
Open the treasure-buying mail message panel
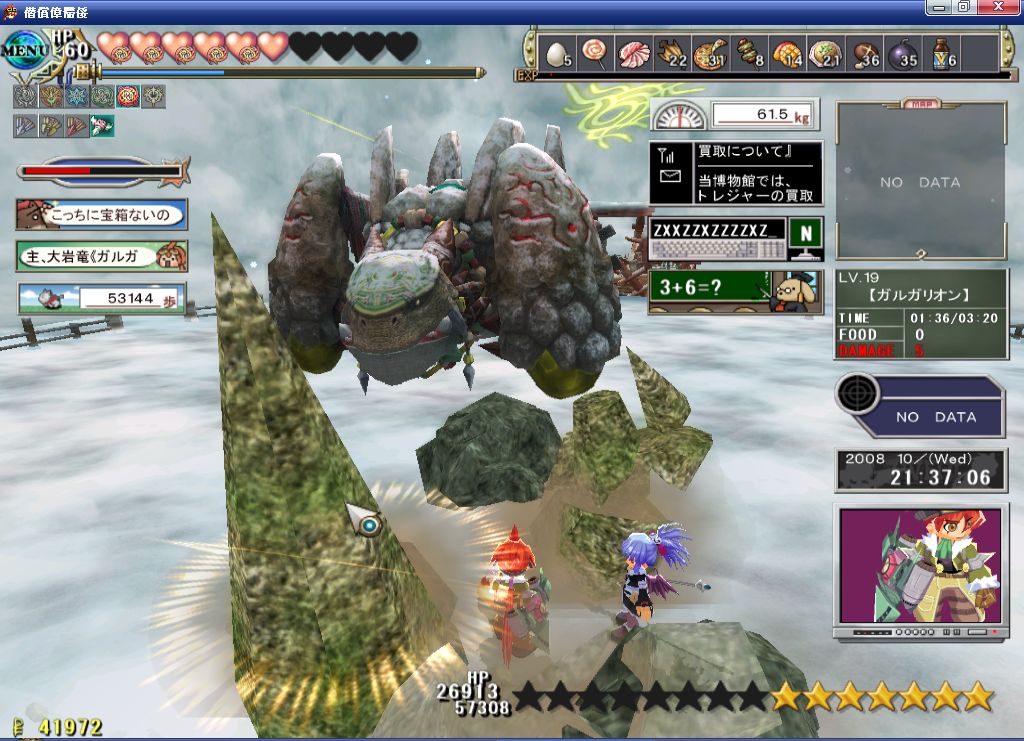(x=736, y=173)
